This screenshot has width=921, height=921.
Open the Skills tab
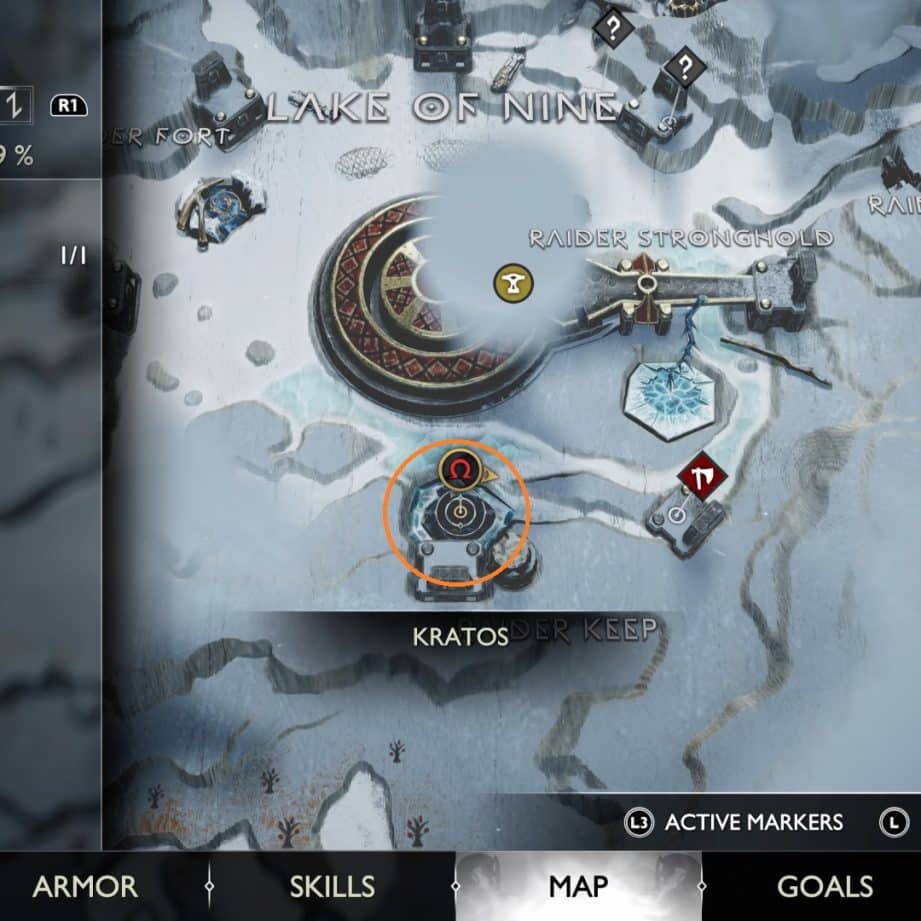click(x=332, y=886)
